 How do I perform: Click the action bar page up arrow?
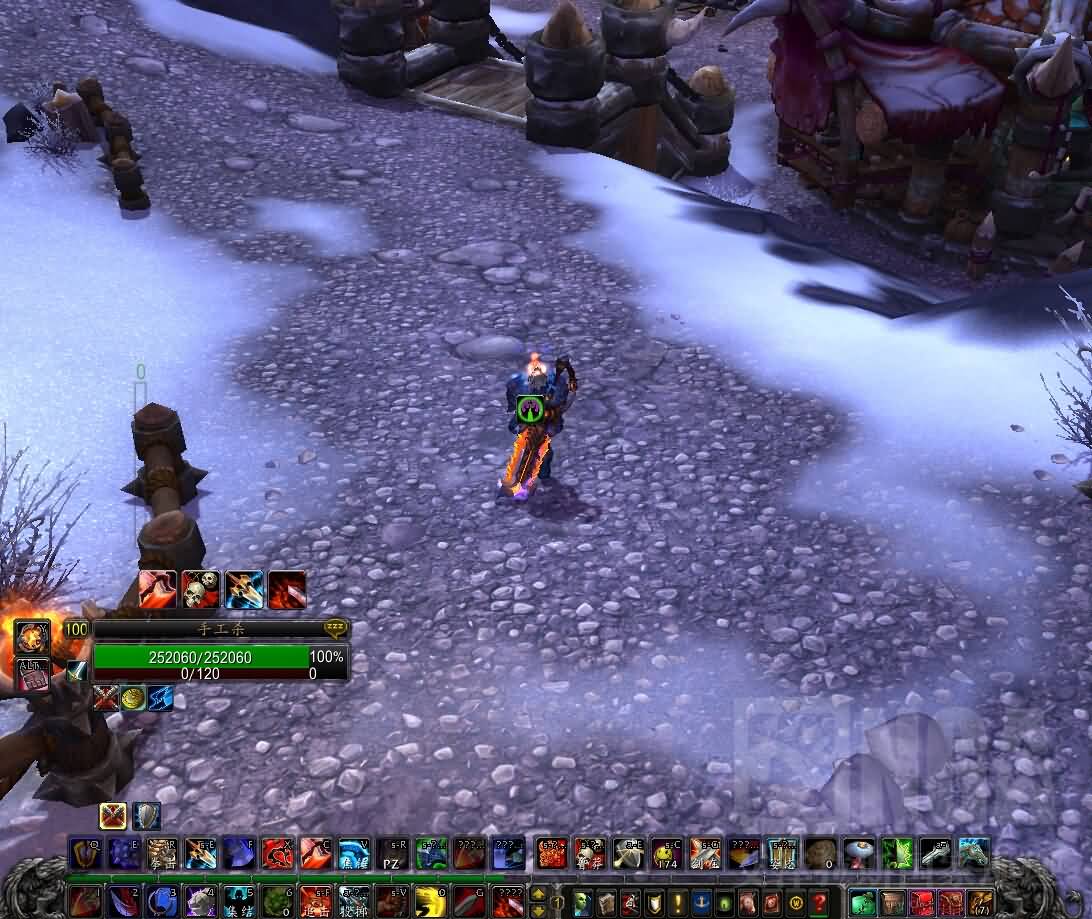click(x=538, y=892)
